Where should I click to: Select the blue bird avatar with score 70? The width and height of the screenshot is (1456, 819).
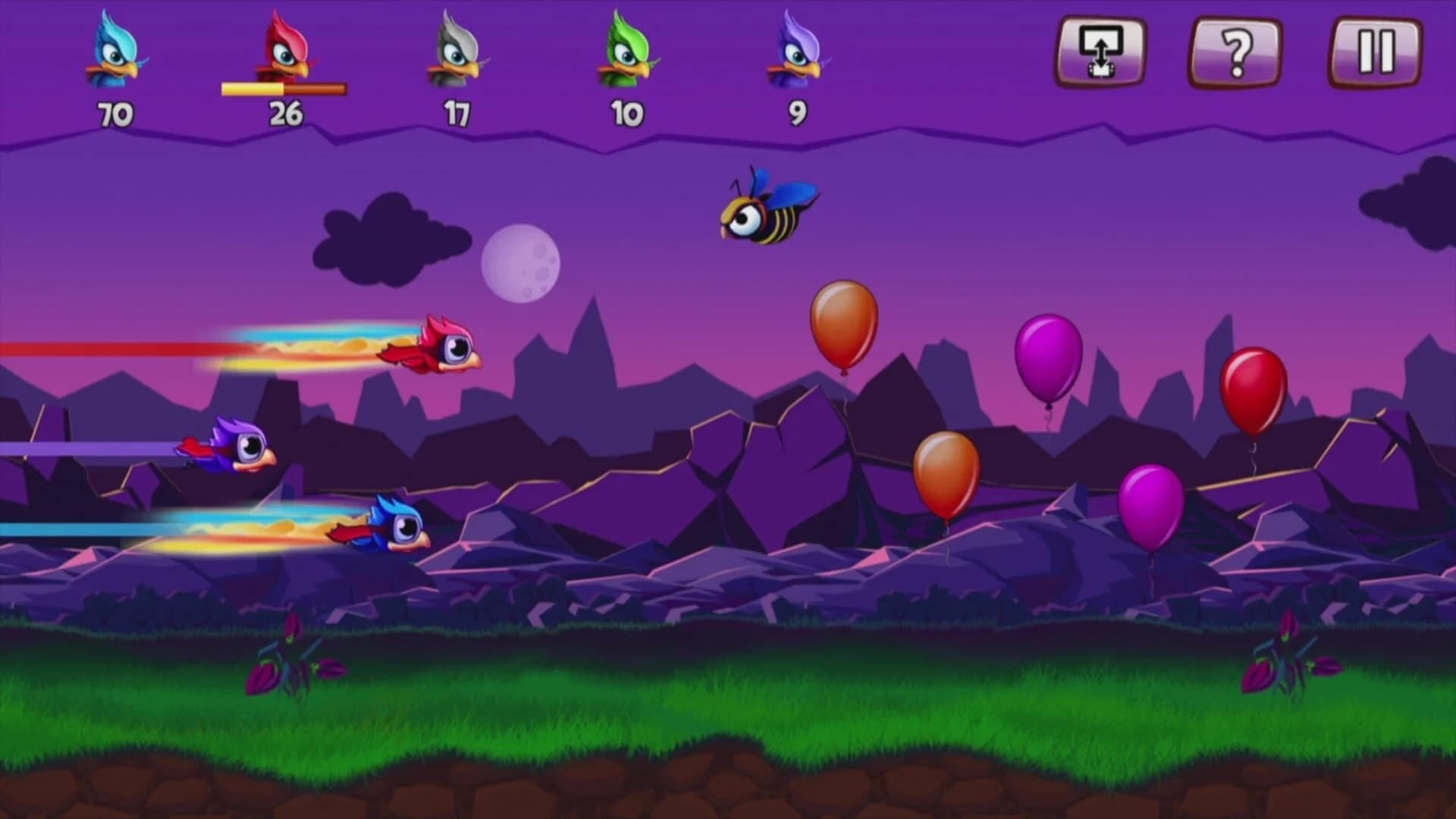tap(112, 53)
